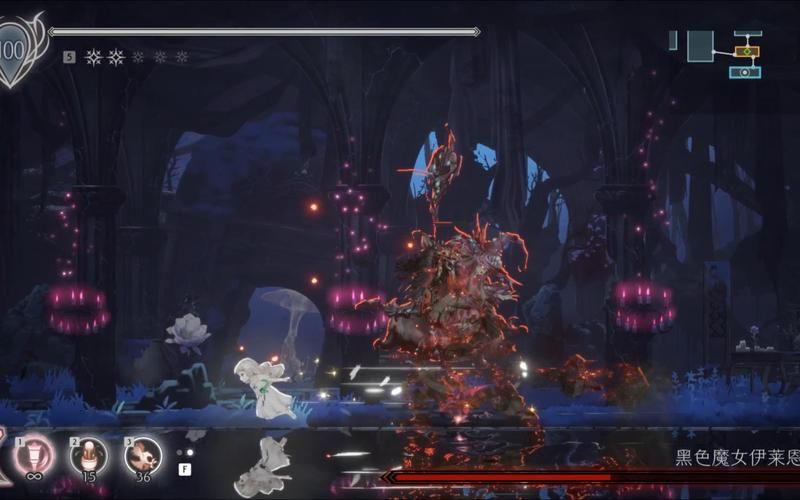This screenshot has height=500, width=800.
Task: Select the first spirit skill with infinite uses
Action: click(x=33, y=456)
